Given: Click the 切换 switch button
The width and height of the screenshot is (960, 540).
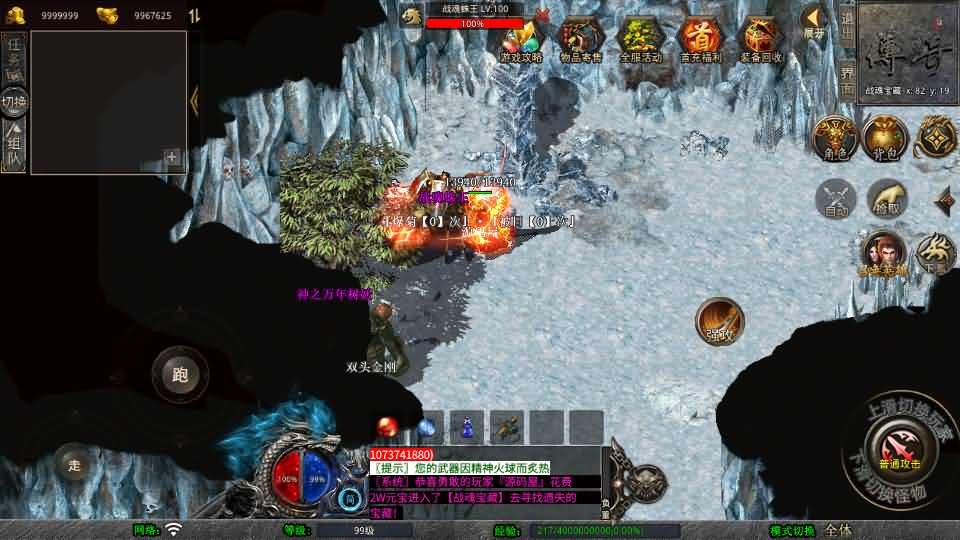Looking at the screenshot, I should click(14, 101).
